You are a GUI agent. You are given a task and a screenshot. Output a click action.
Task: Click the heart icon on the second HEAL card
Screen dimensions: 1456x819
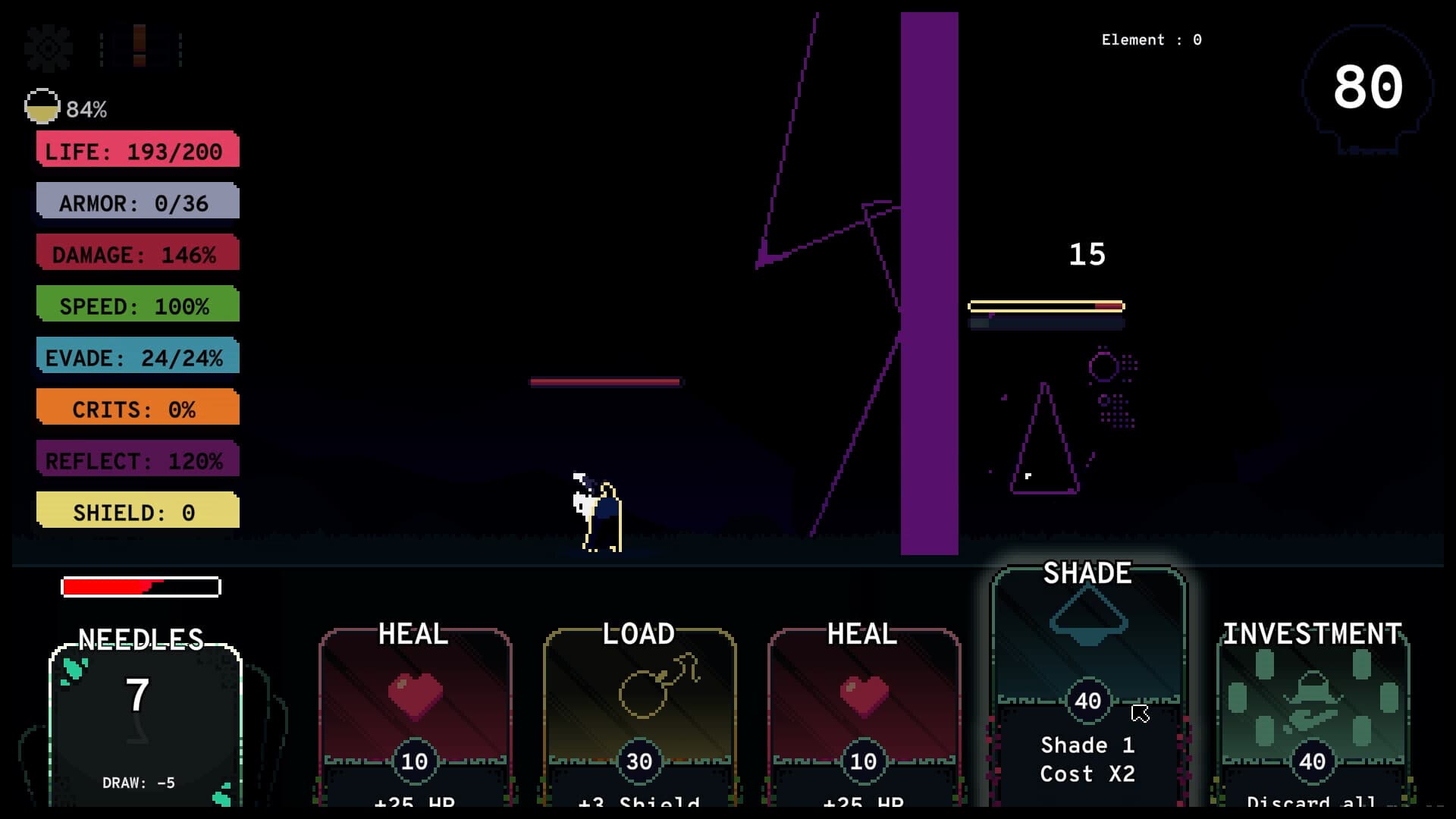pyautogui.click(x=864, y=694)
